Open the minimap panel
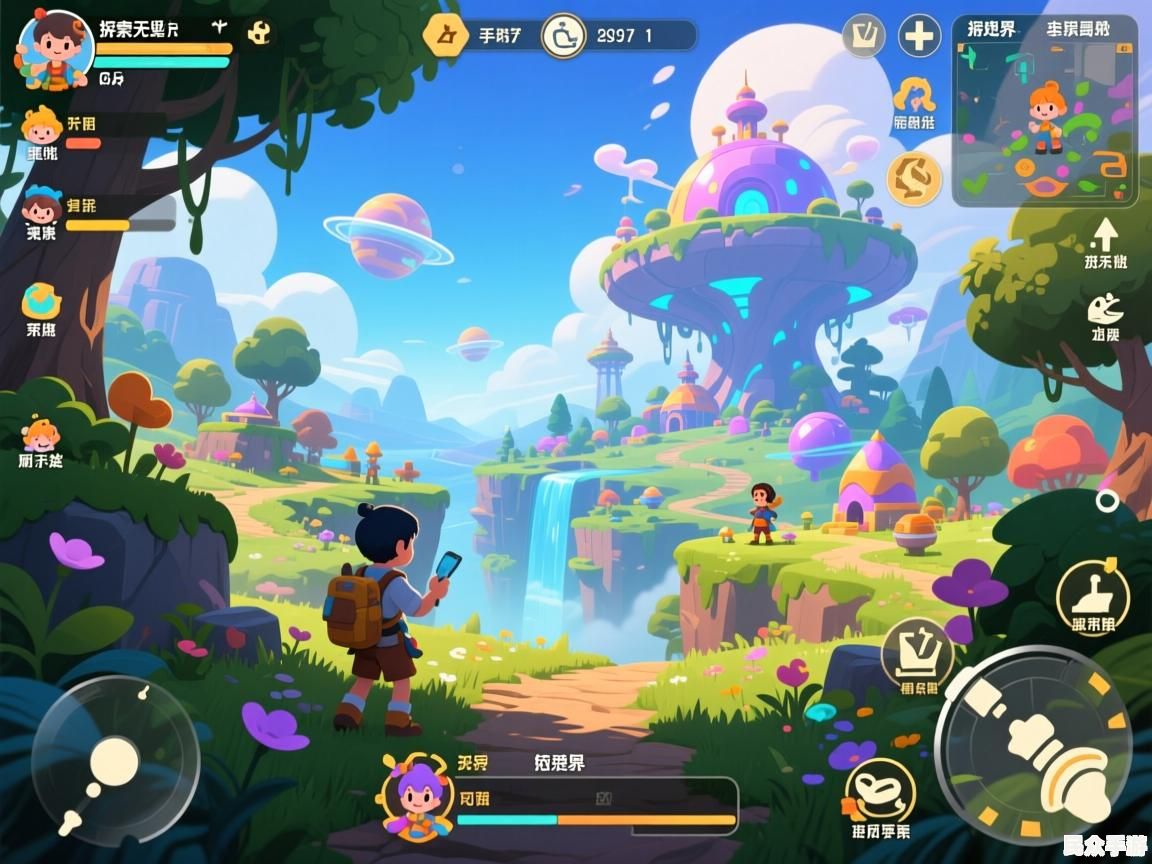 coord(1044,110)
